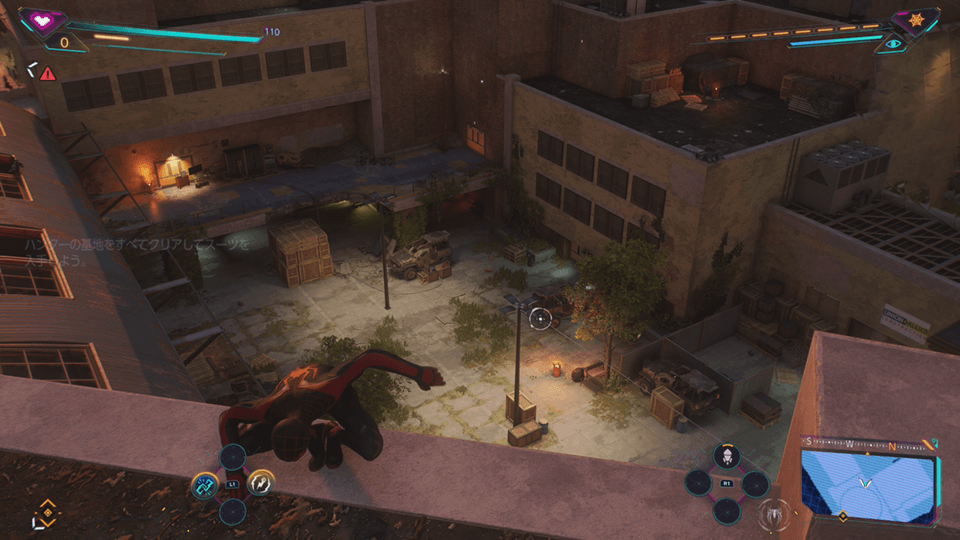Select the blue chain ability icon
The image size is (960, 540).
point(204,485)
